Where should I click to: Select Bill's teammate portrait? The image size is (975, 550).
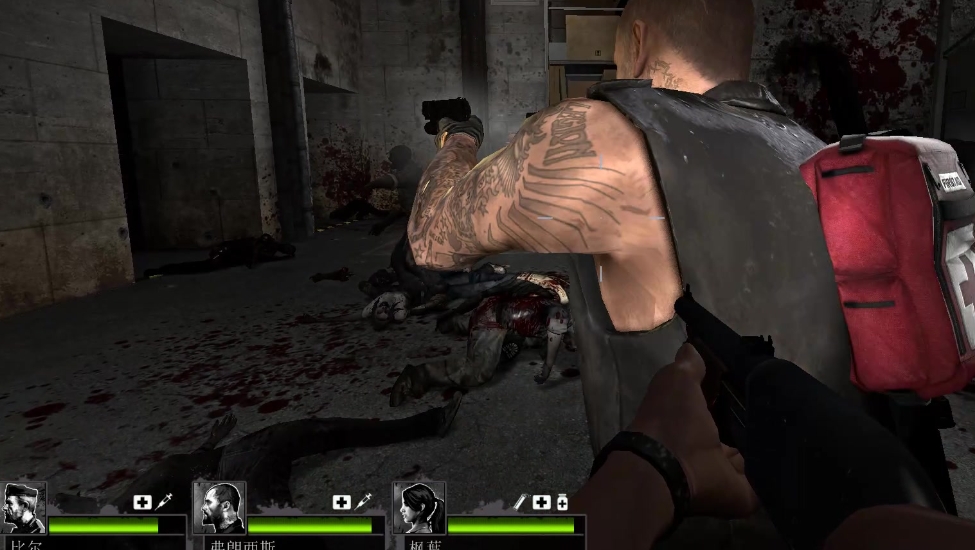tap(22, 507)
